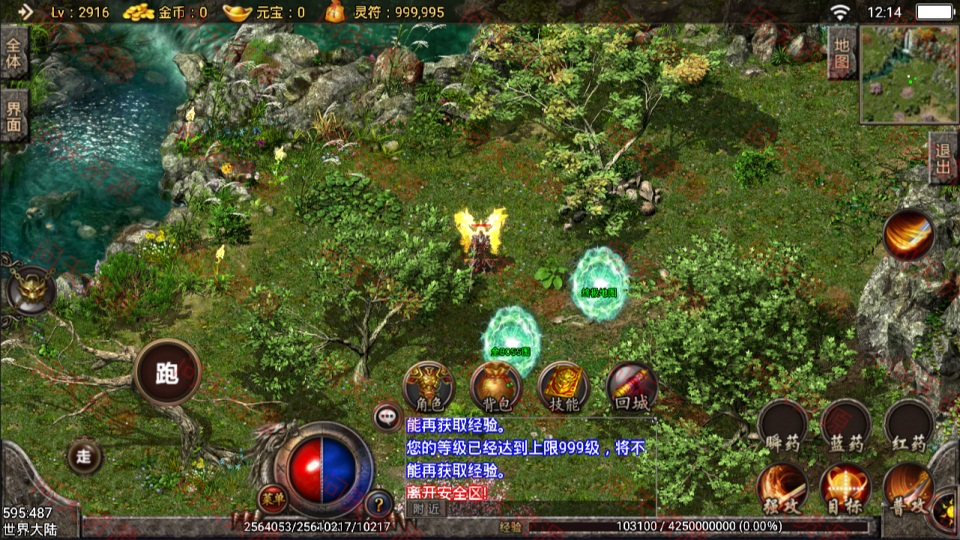Open the 技能 skills book
The height and width of the screenshot is (540, 960).
563,386
